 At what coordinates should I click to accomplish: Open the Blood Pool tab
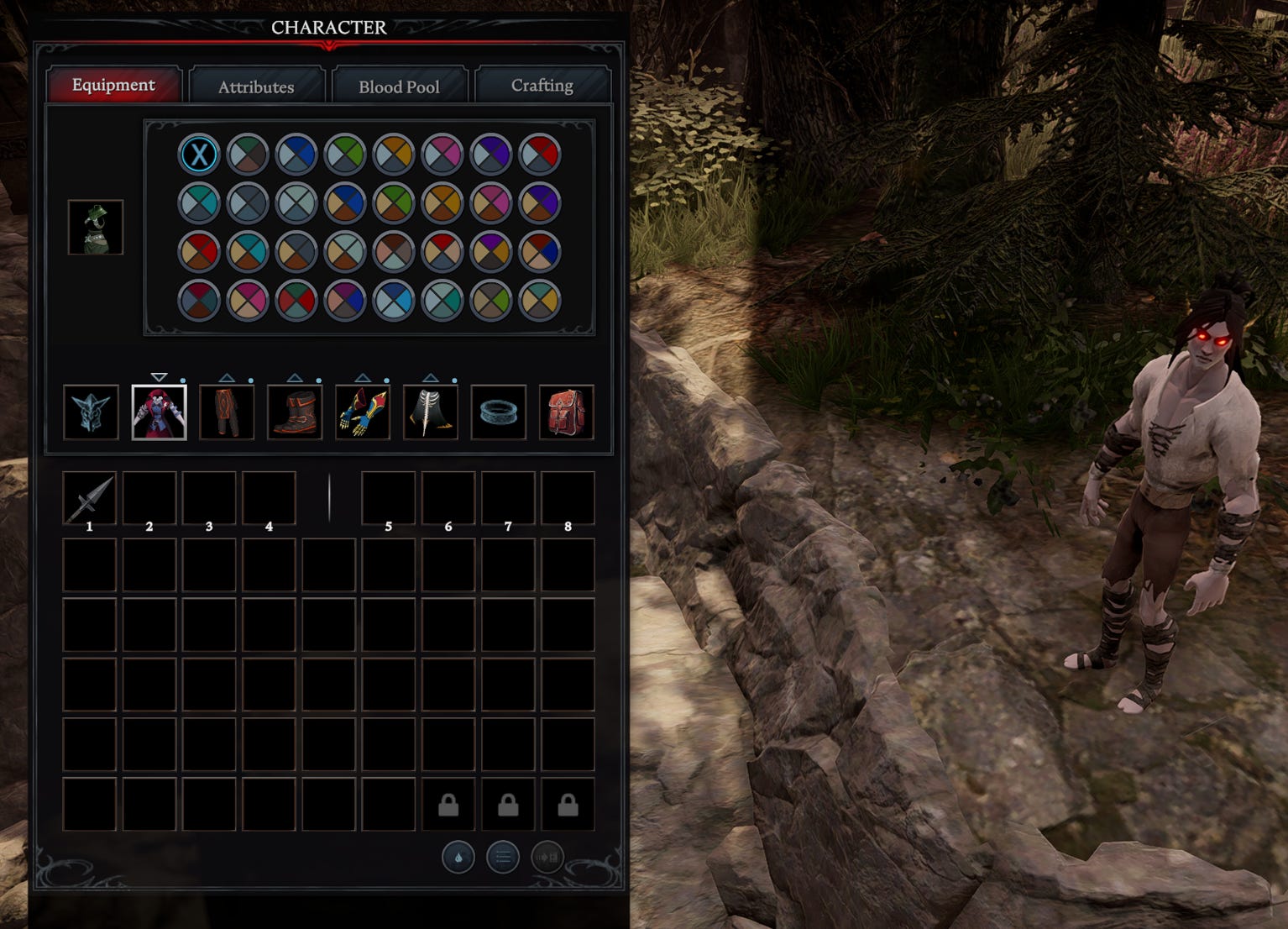tap(399, 87)
